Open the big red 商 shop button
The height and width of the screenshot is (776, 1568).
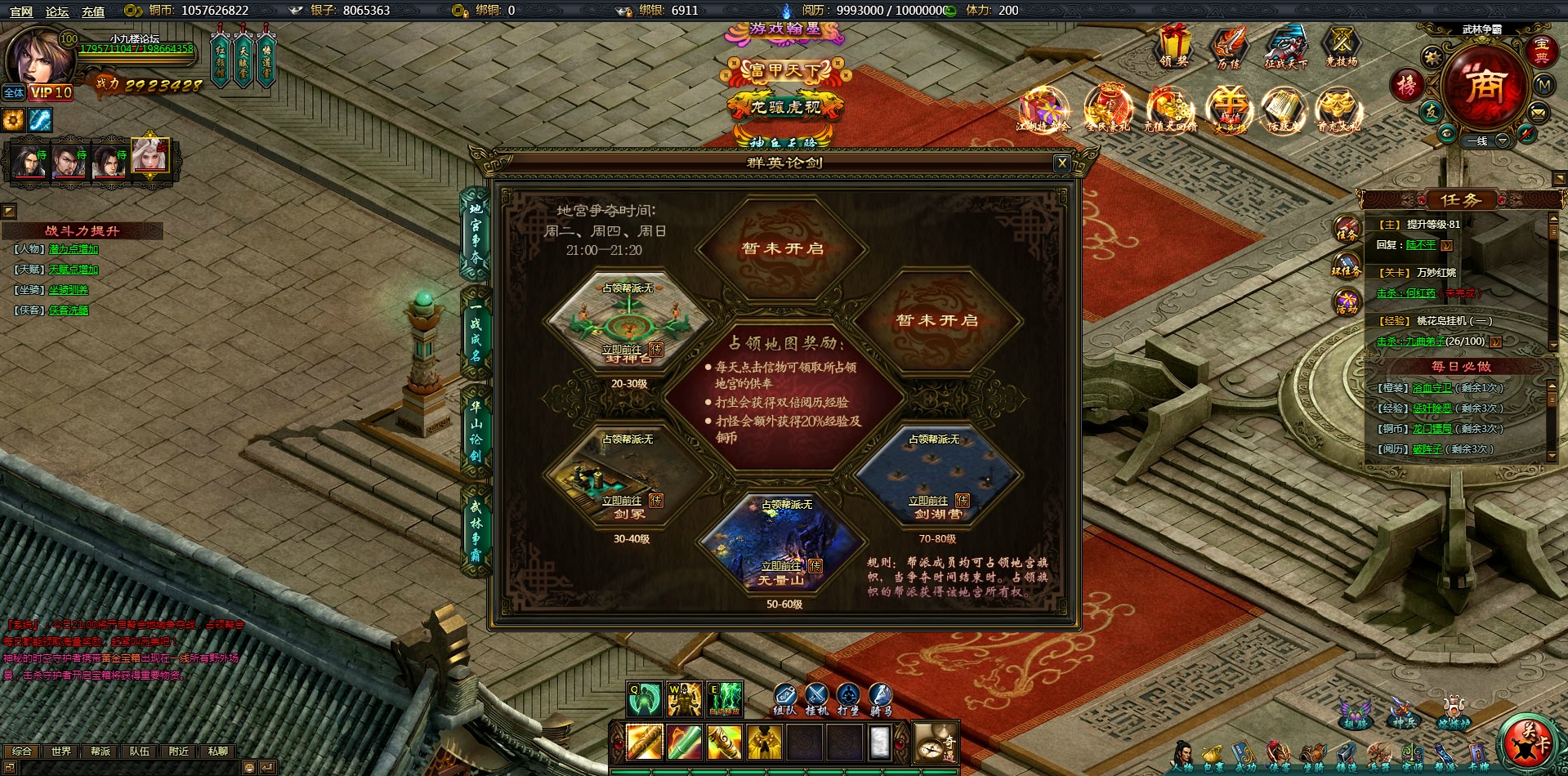(x=1484, y=86)
